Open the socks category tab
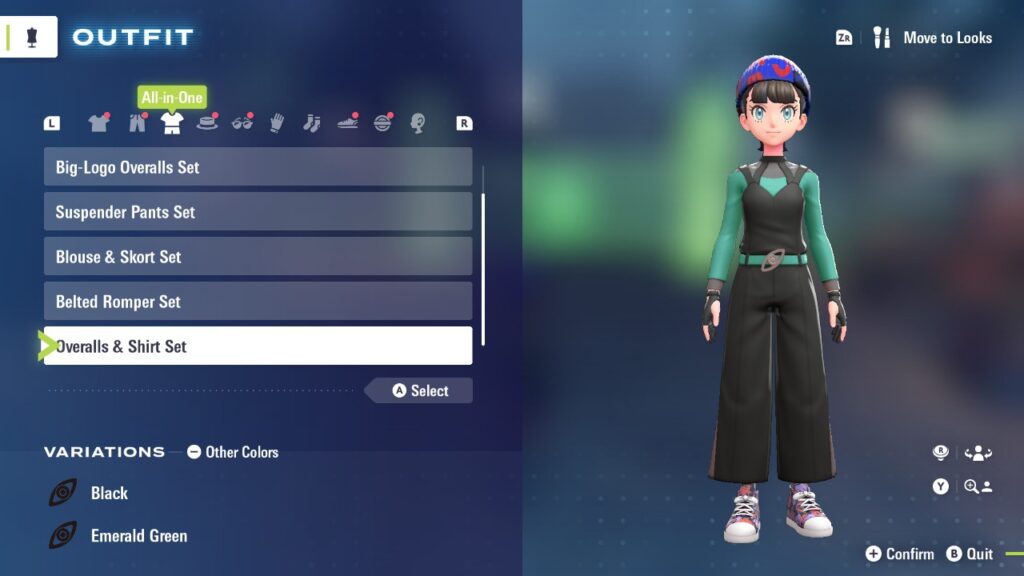The image size is (1024, 576). (x=311, y=123)
